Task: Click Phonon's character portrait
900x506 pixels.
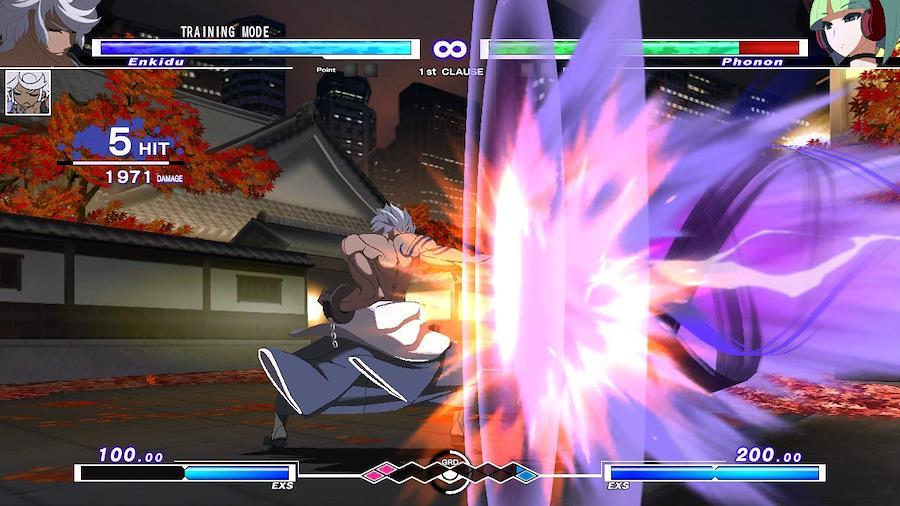Action: pyautogui.click(x=854, y=32)
